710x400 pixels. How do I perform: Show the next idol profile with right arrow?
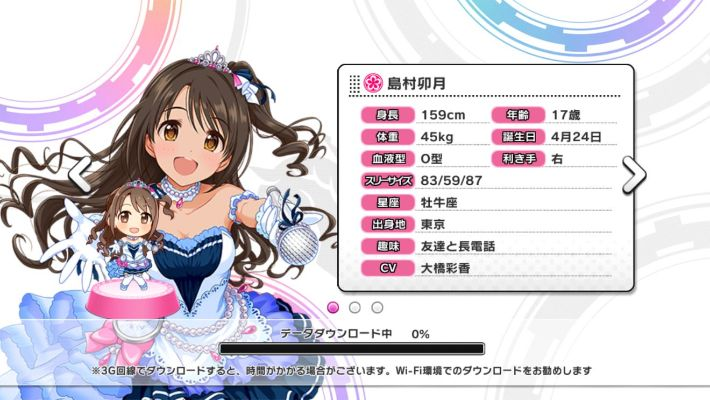[634, 175]
